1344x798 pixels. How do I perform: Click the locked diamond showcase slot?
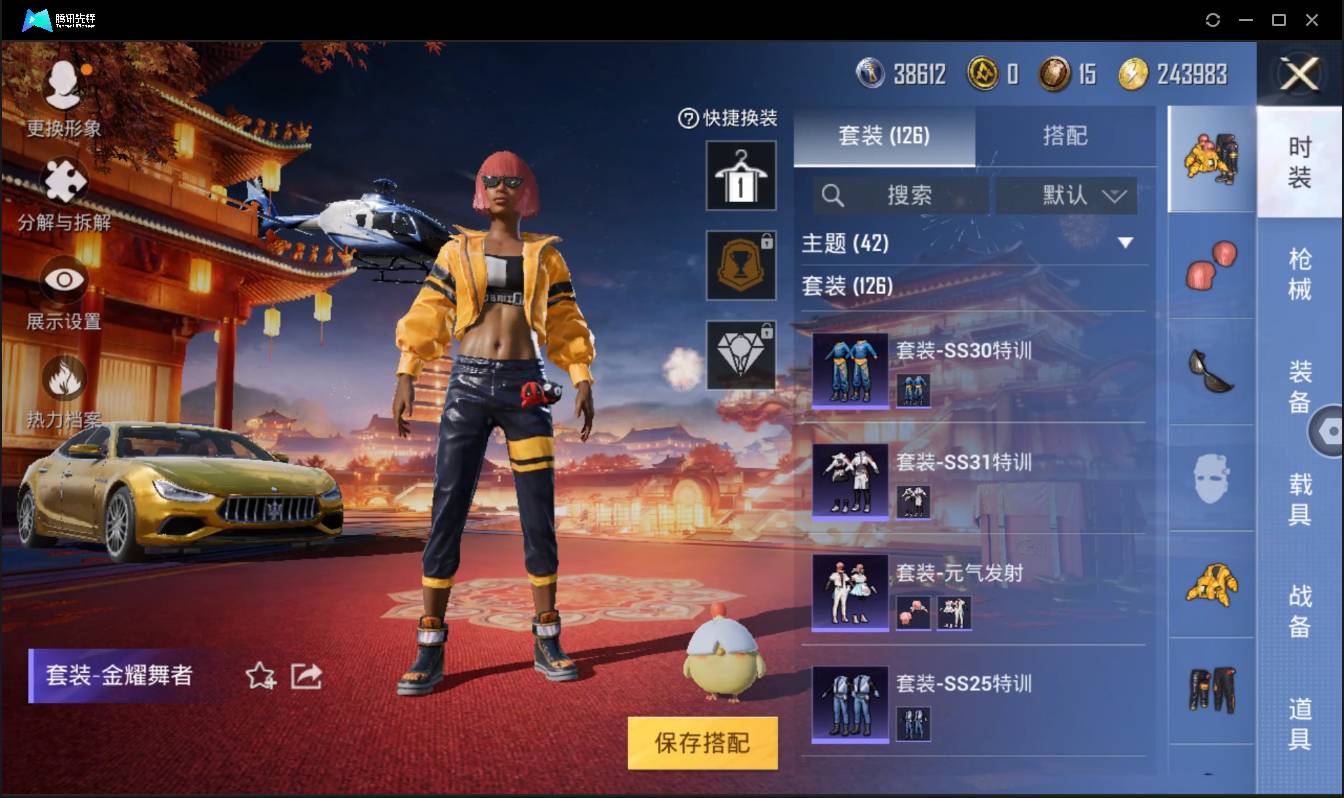pos(741,357)
